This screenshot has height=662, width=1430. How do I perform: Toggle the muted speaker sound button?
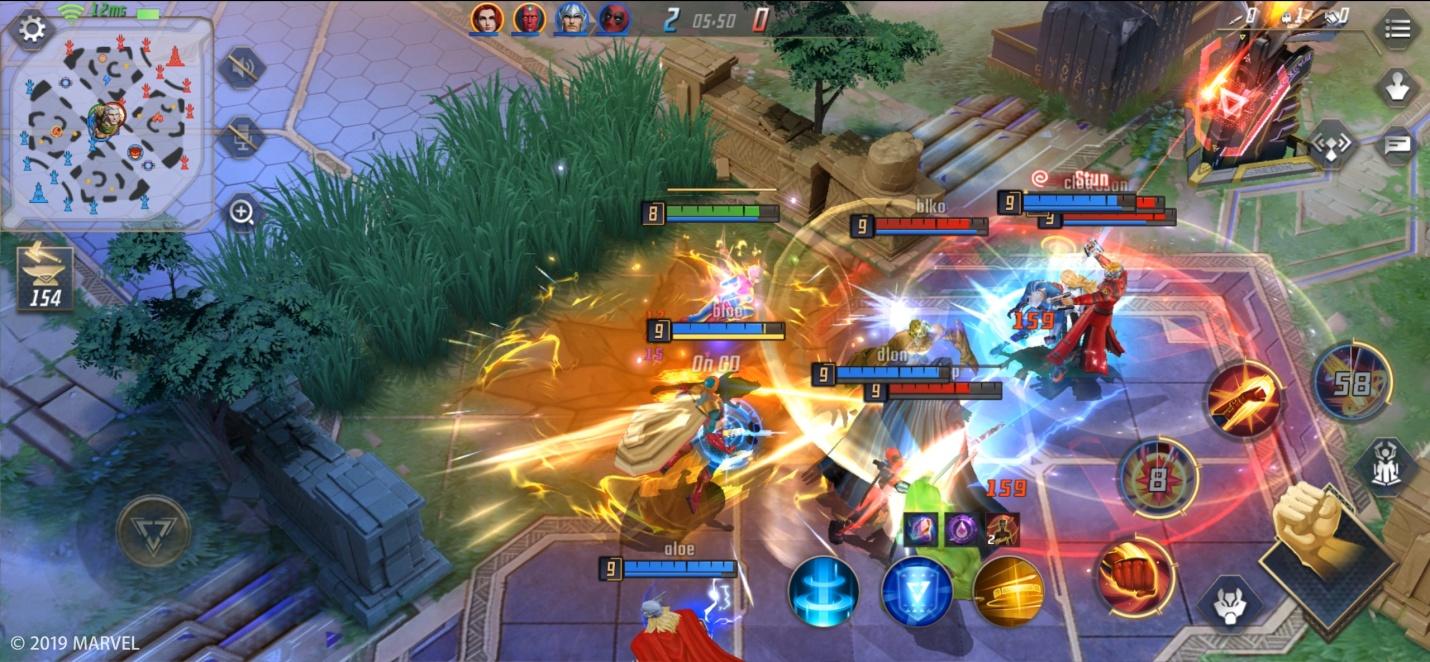241,68
